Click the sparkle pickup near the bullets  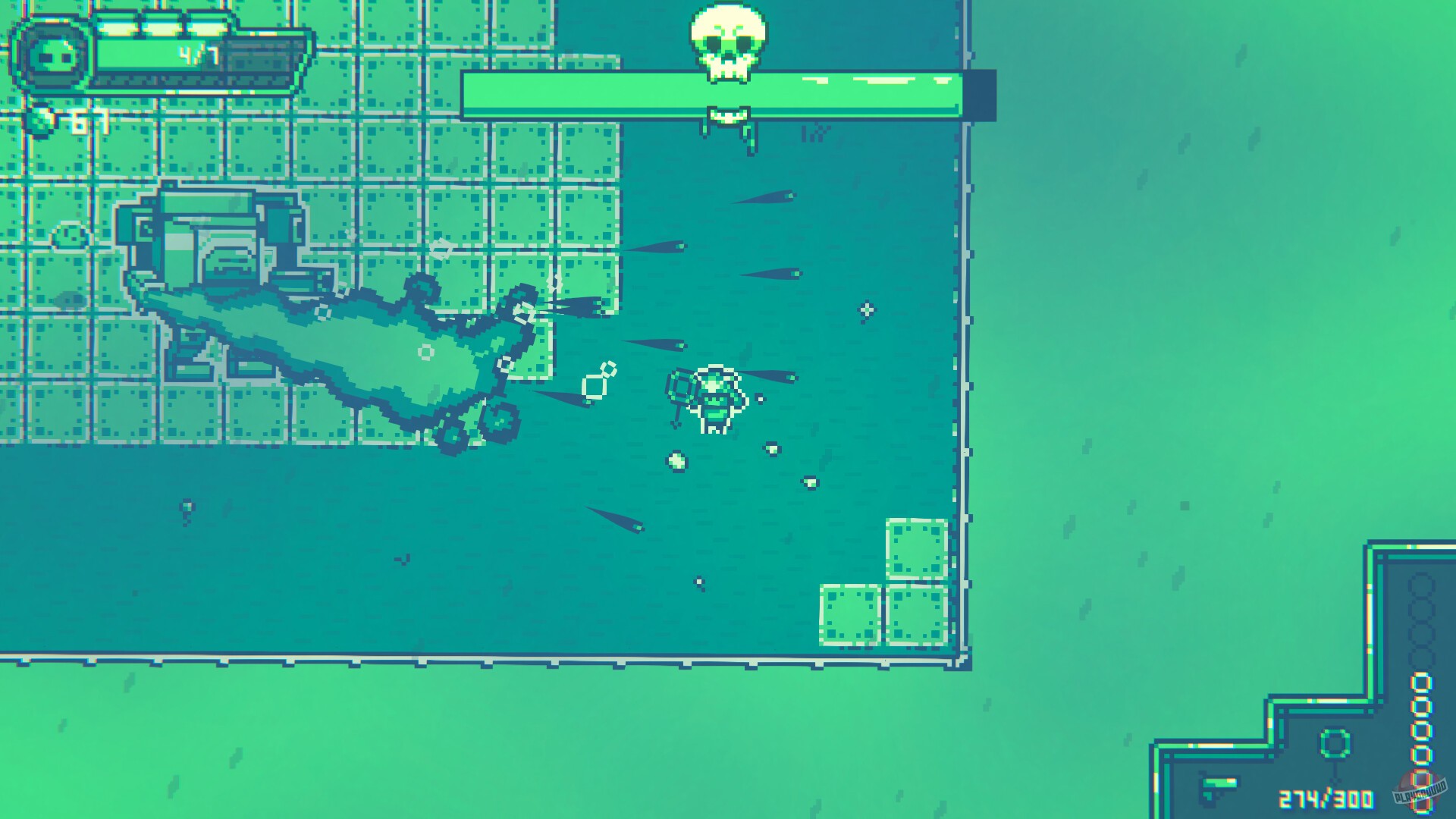click(865, 309)
